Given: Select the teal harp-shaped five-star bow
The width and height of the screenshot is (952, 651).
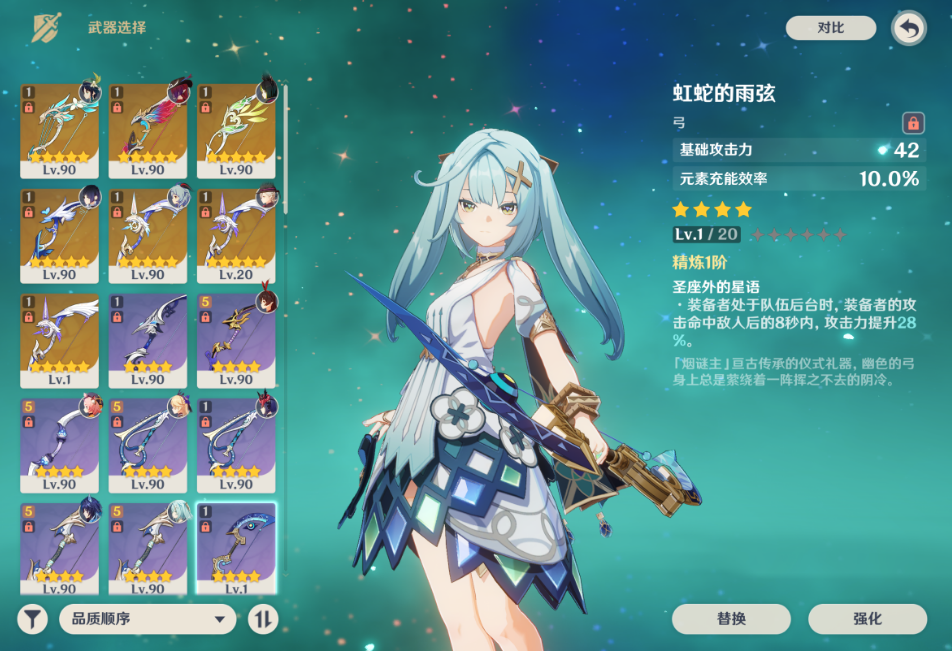Looking at the screenshot, I should click(x=60, y=128).
